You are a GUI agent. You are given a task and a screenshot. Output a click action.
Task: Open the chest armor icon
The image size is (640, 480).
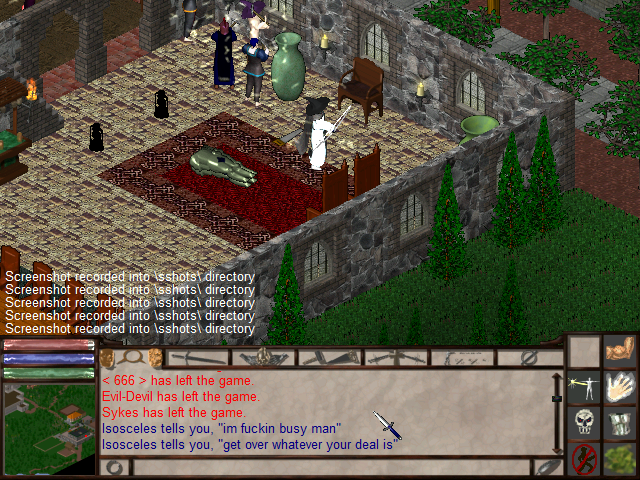[622, 422]
